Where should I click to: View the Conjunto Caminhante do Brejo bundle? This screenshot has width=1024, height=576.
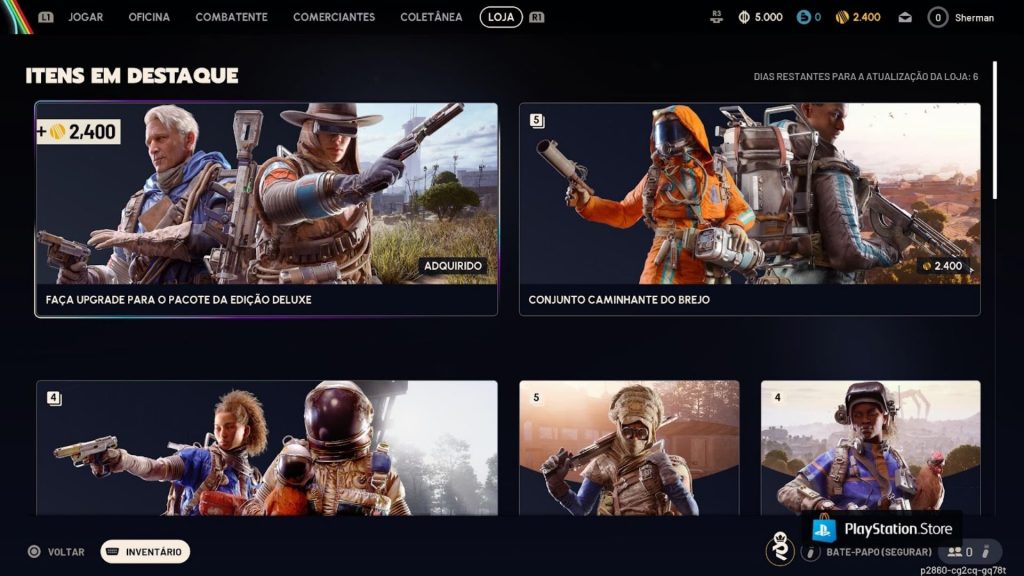point(749,209)
